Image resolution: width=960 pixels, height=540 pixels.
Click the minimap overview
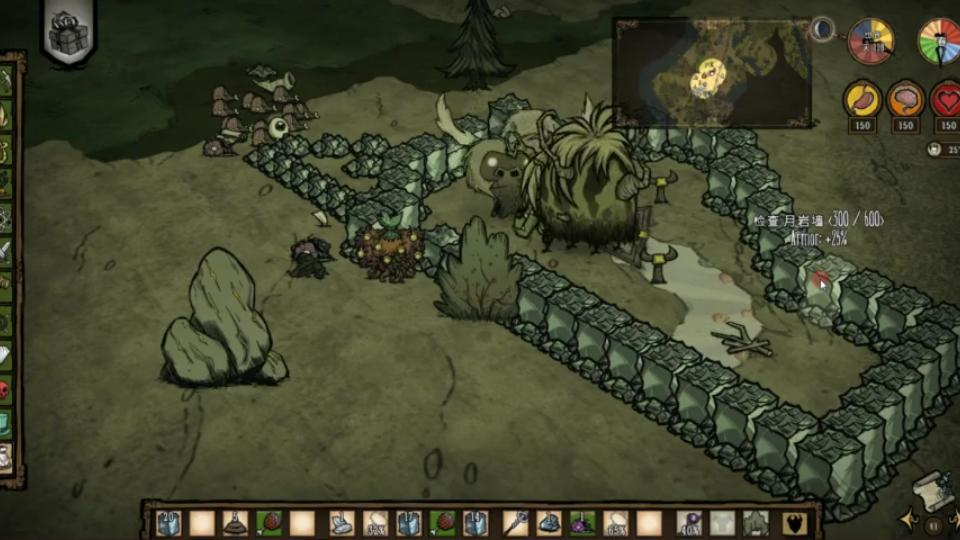(711, 72)
